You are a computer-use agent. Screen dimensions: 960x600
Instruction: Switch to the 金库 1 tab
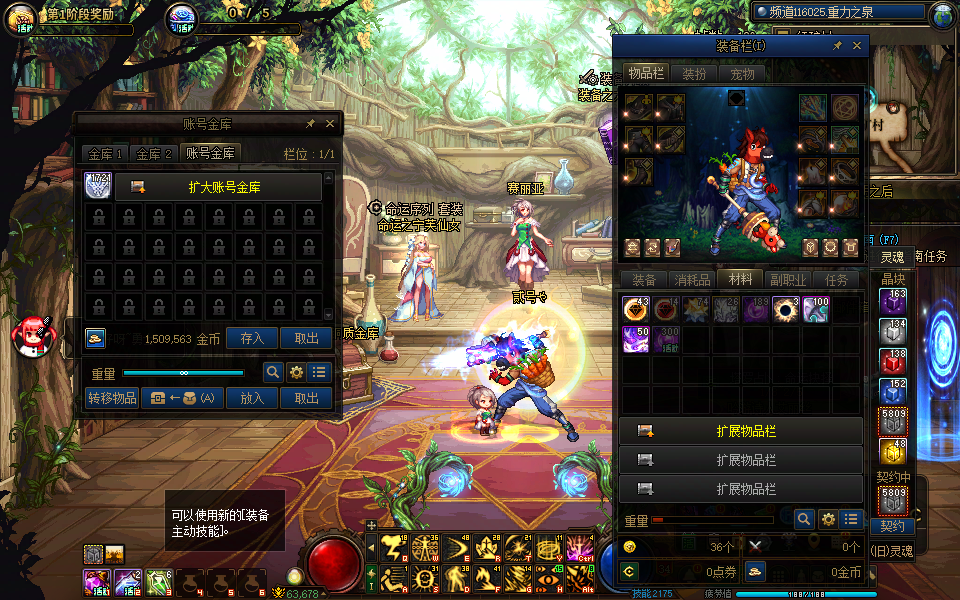click(x=106, y=153)
